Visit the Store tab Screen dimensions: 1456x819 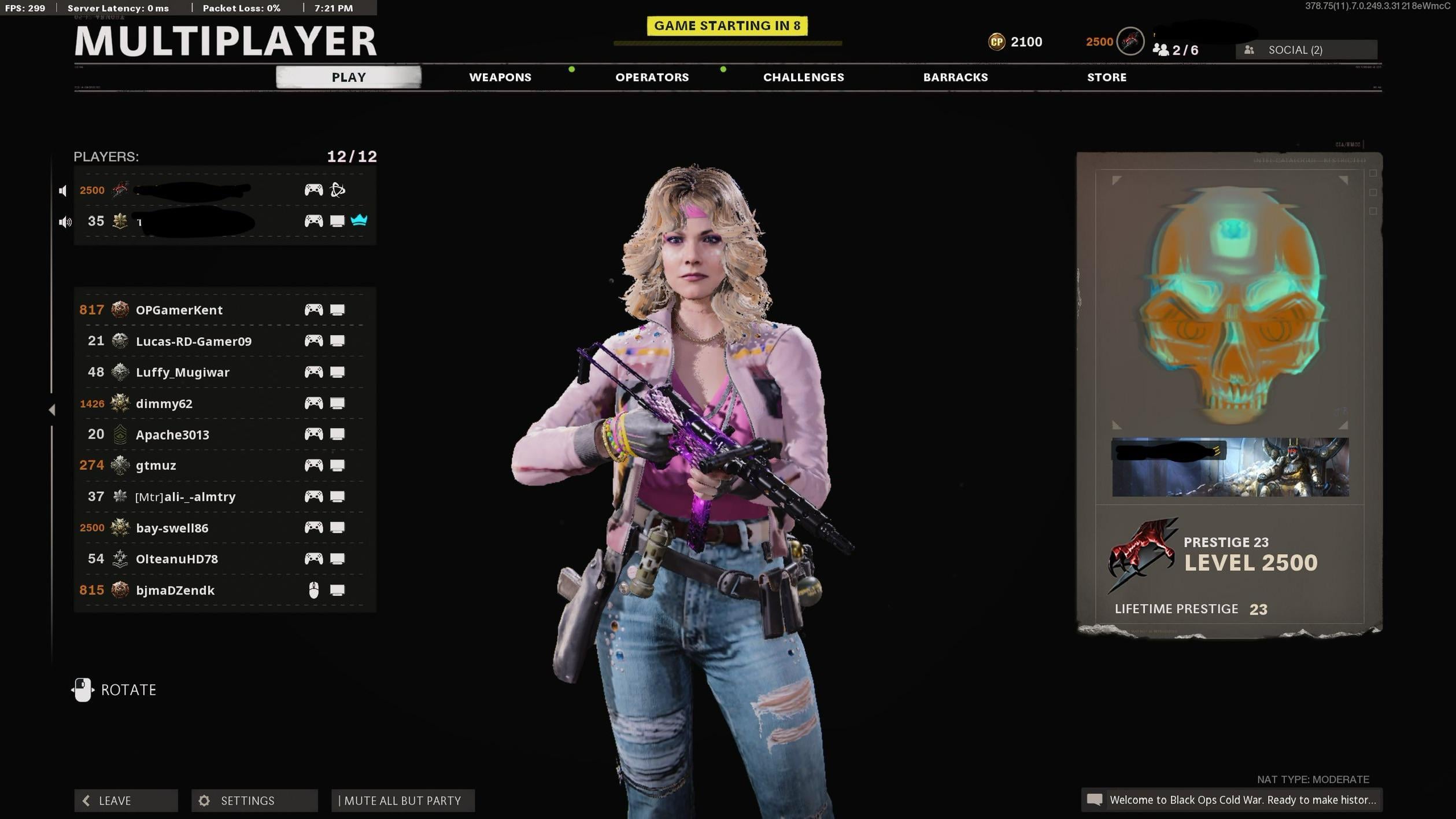[x=1106, y=78]
